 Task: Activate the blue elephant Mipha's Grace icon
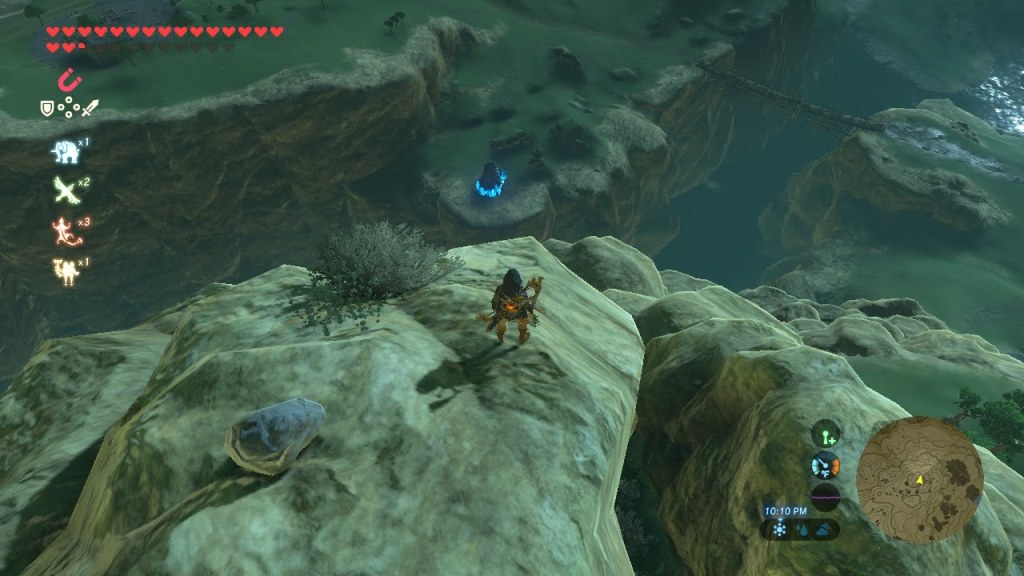pyautogui.click(x=65, y=151)
